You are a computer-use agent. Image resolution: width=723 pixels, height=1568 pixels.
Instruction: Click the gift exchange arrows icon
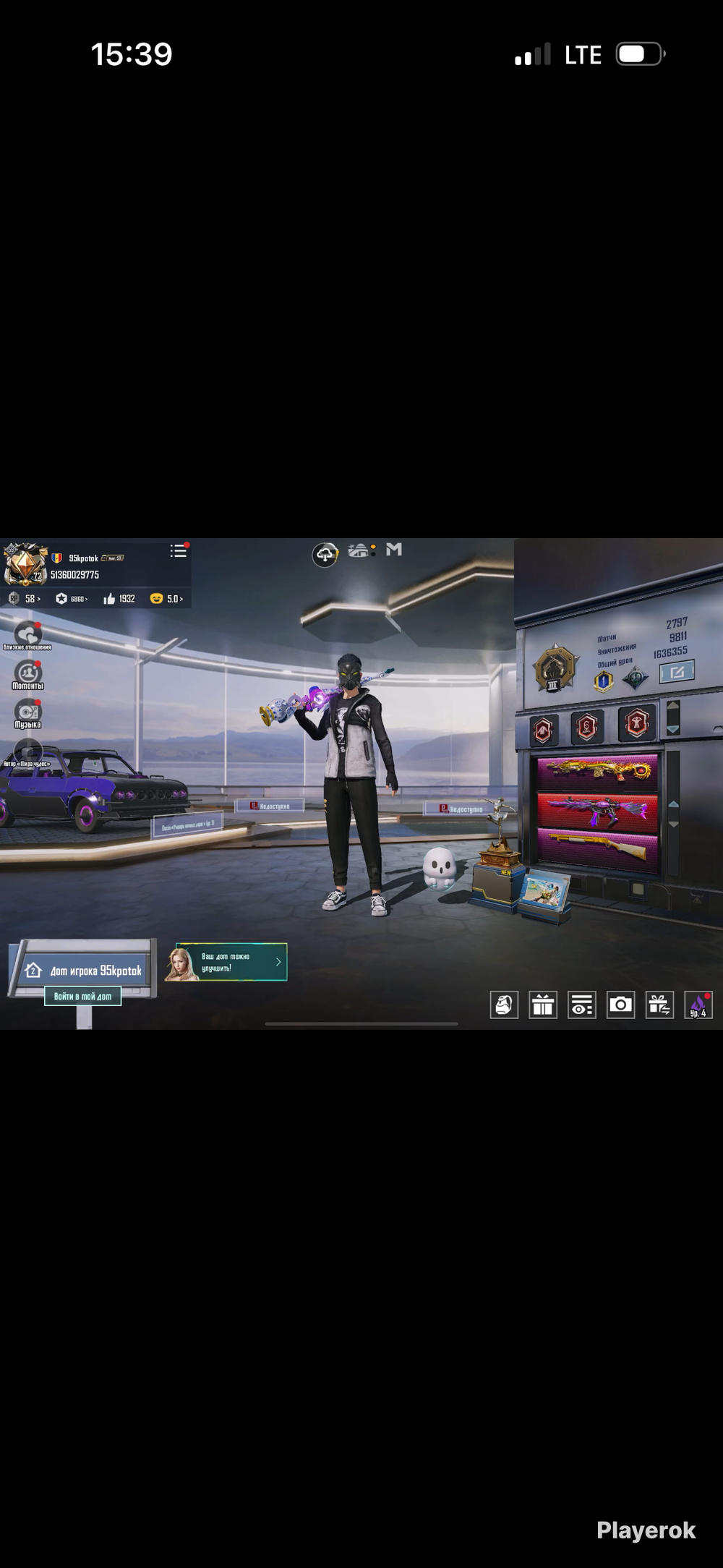click(x=659, y=1005)
